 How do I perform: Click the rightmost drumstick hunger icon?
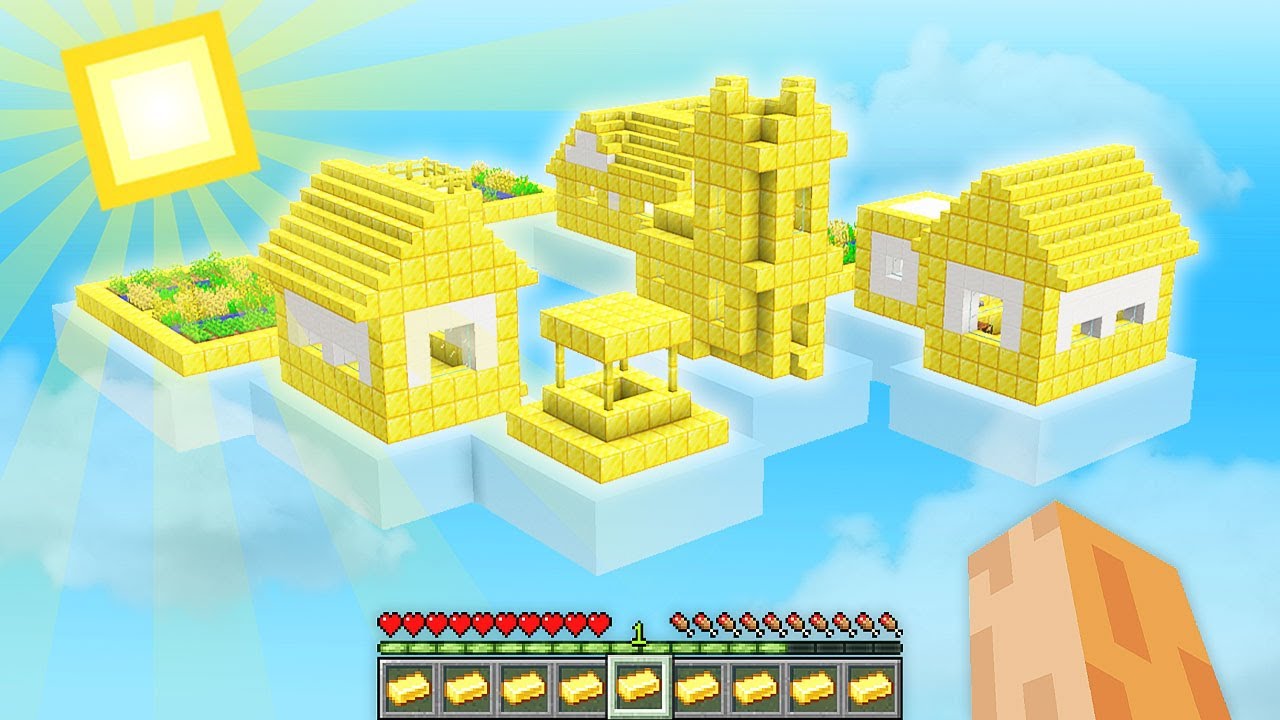tap(888, 622)
